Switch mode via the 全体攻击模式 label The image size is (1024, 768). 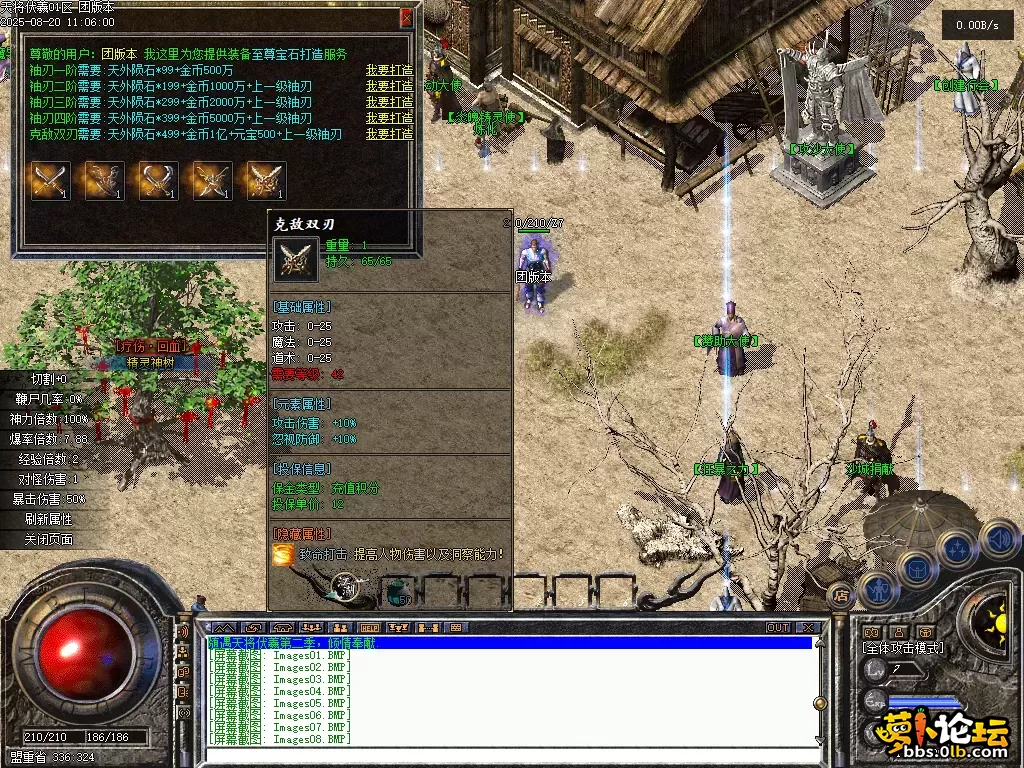tap(904, 648)
